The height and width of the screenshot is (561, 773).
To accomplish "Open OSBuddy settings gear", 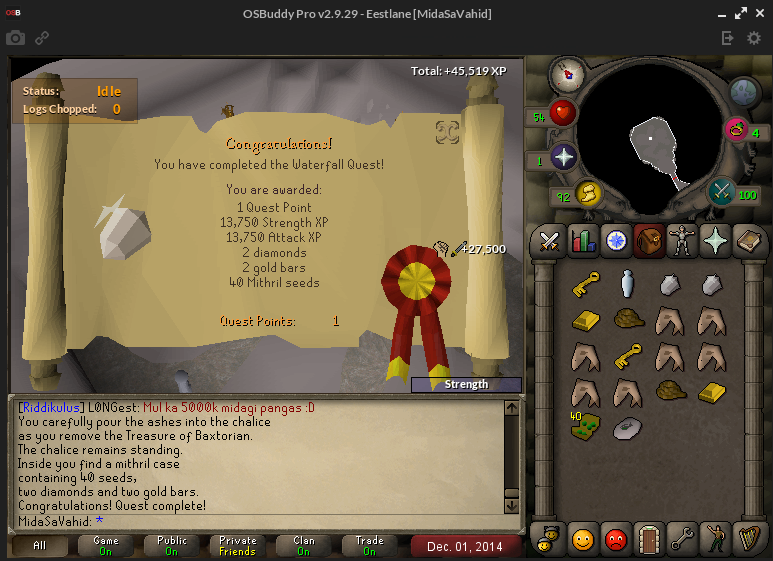I will pyautogui.click(x=754, y=38).
